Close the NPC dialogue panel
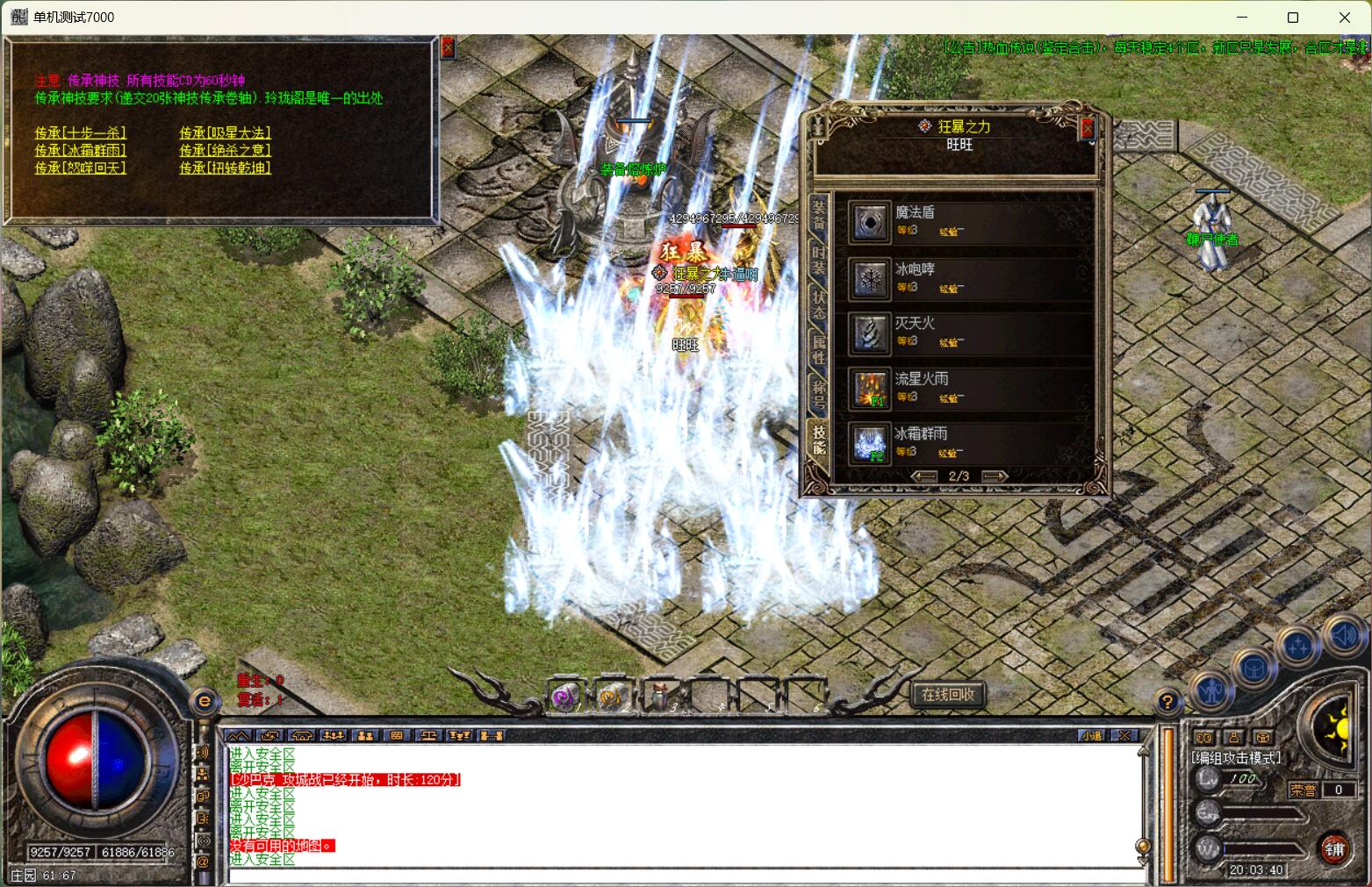The image size is (1372, 887). (448, 47)
